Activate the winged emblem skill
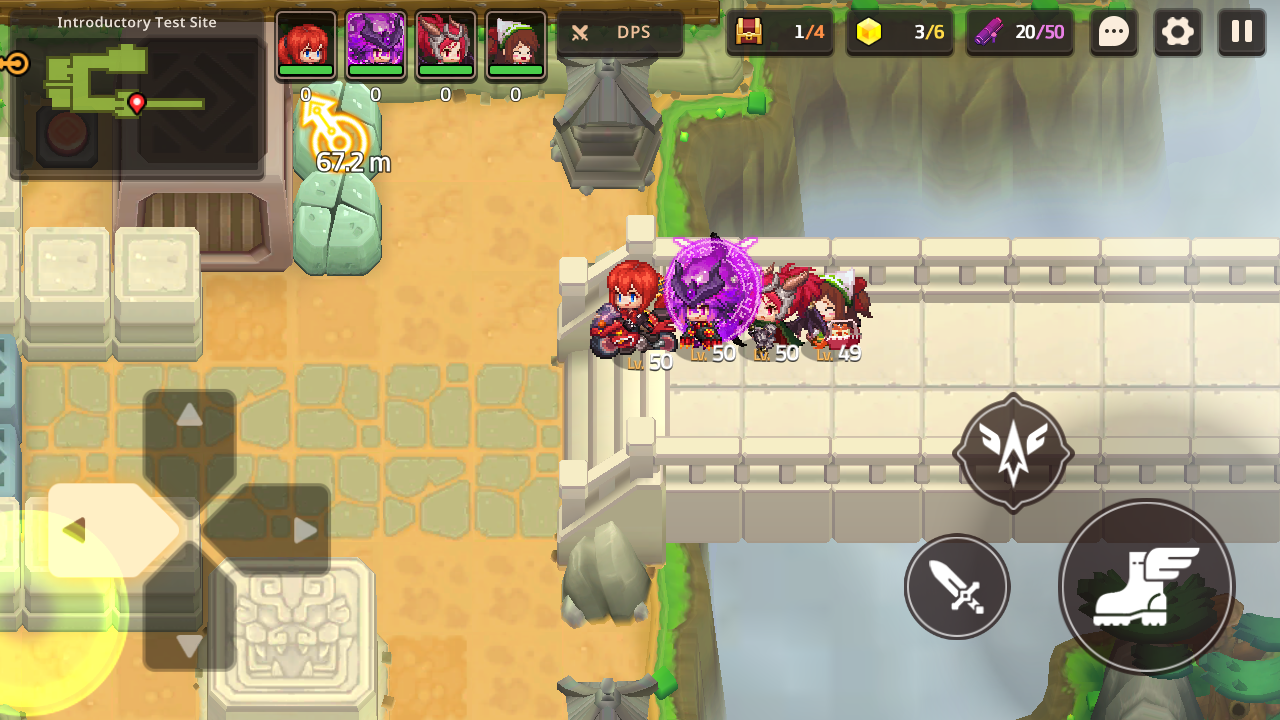The image size is (1280, 720). (x=1012, y=452)
